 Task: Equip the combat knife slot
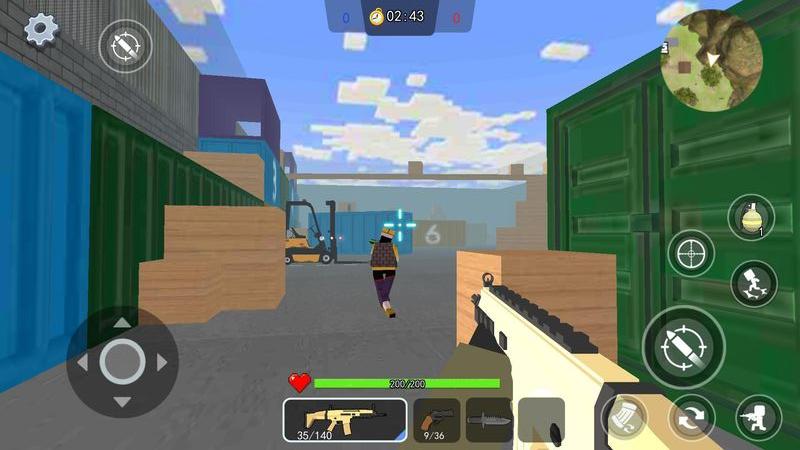[x=489, y=419]
